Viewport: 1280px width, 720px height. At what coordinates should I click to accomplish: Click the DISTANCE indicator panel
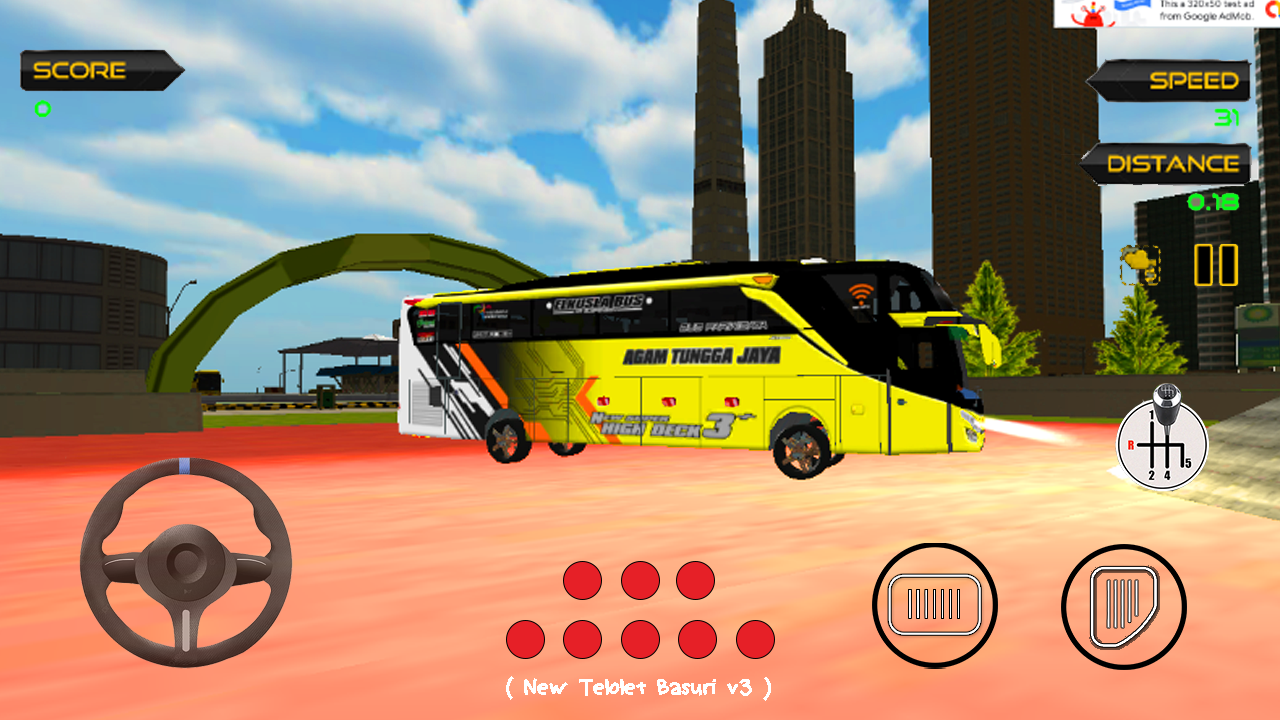pos(1167,162)
